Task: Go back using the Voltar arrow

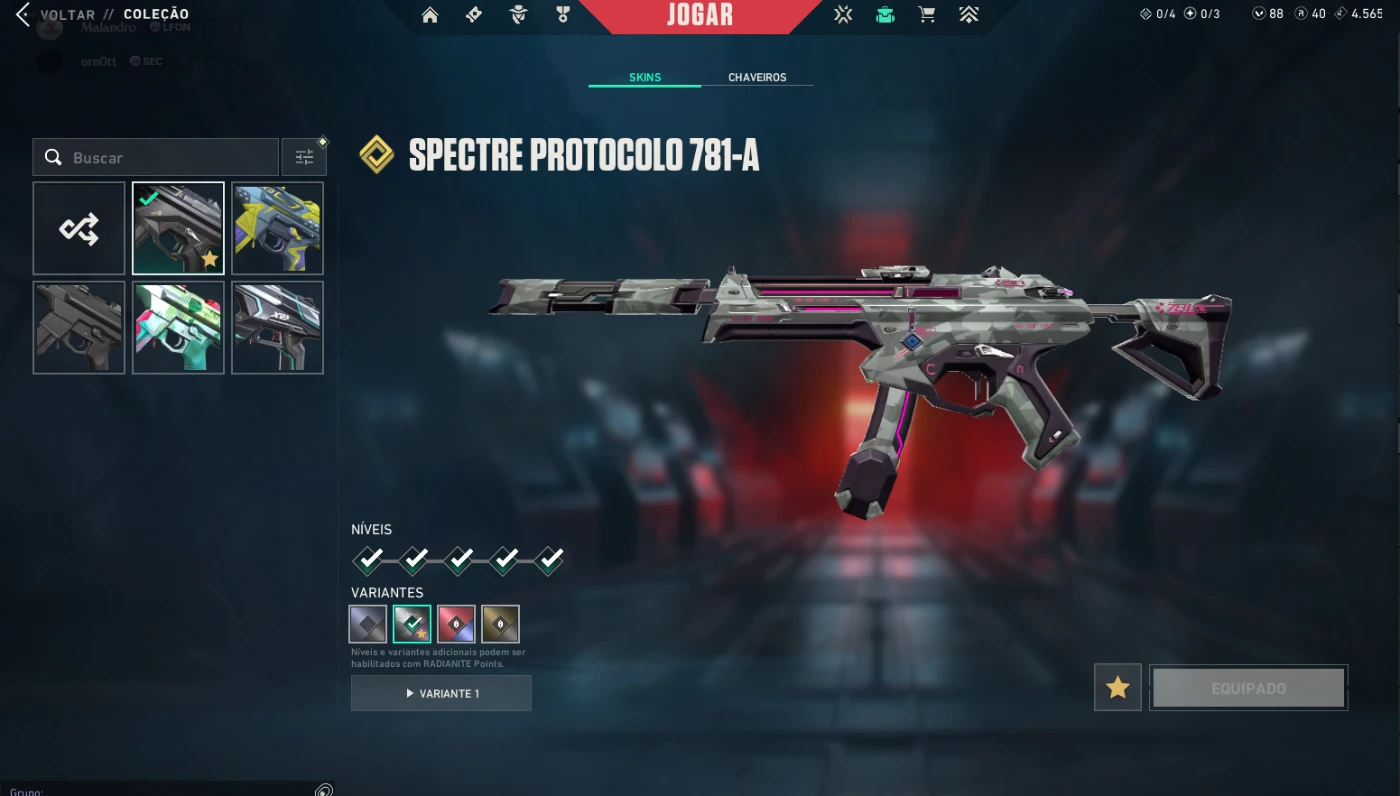Action: [23, 14]
